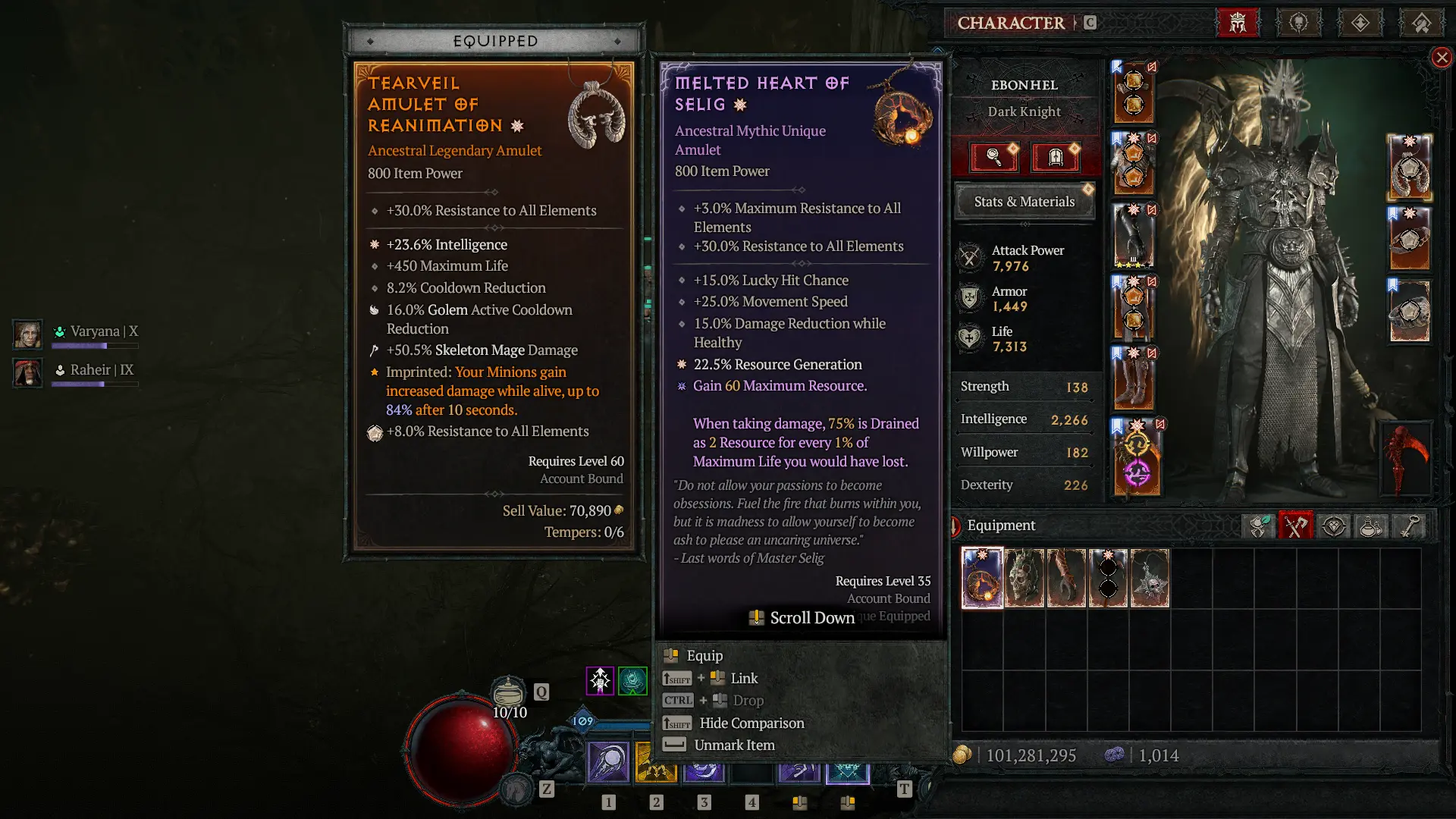The width and height of the screenshot is (1456, 819).
Task: Pick the clawed gloves inventory item
Action: point(1066,579)
